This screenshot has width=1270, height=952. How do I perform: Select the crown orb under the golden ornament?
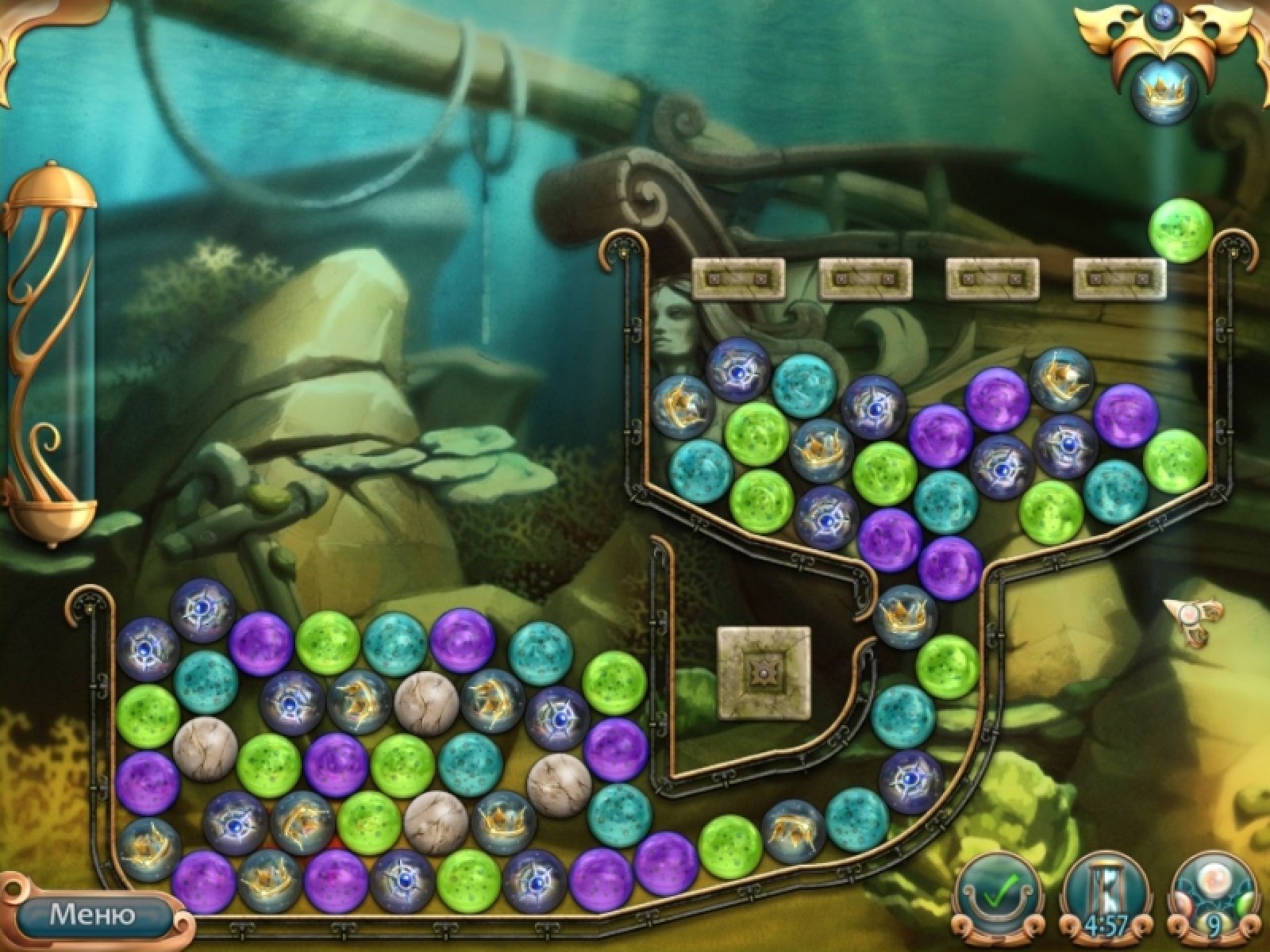(x=1163, y=93)
